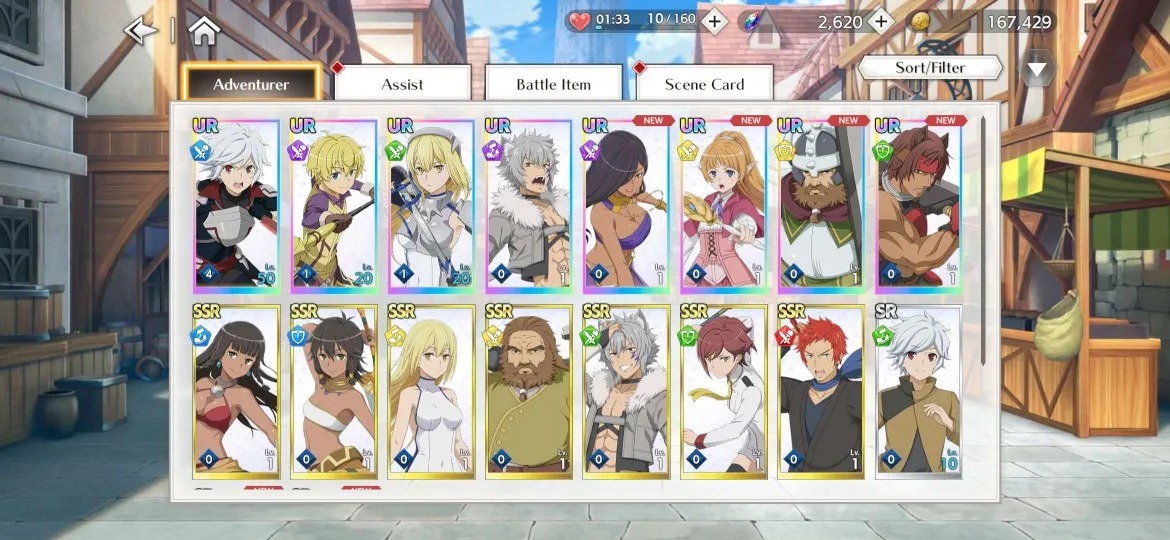Return to the home screen
Image resolution: width=1170 pixels, height=540 pixels.
[203, 31]
